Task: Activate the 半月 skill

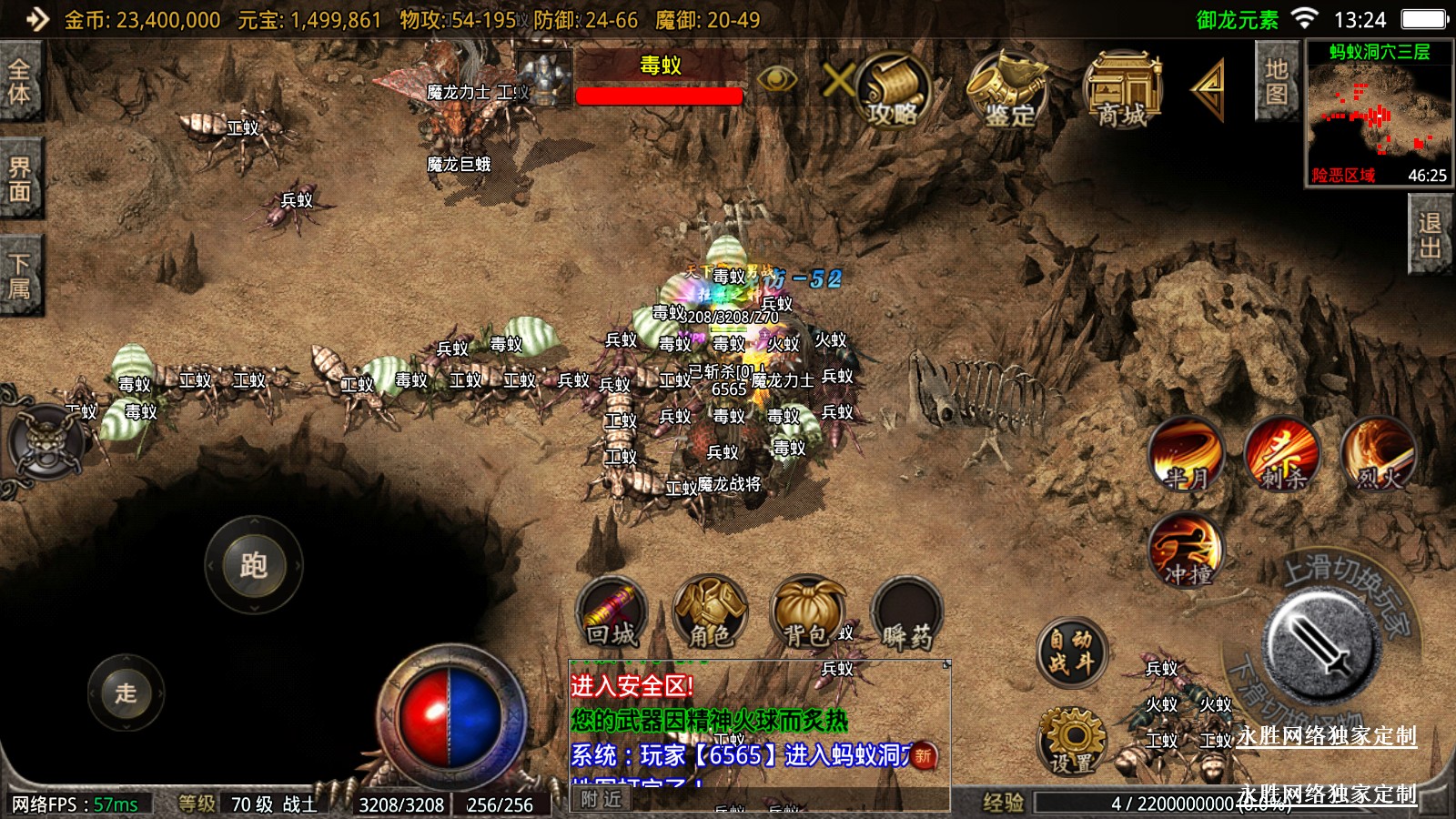Action: [x=1186, y=454]
